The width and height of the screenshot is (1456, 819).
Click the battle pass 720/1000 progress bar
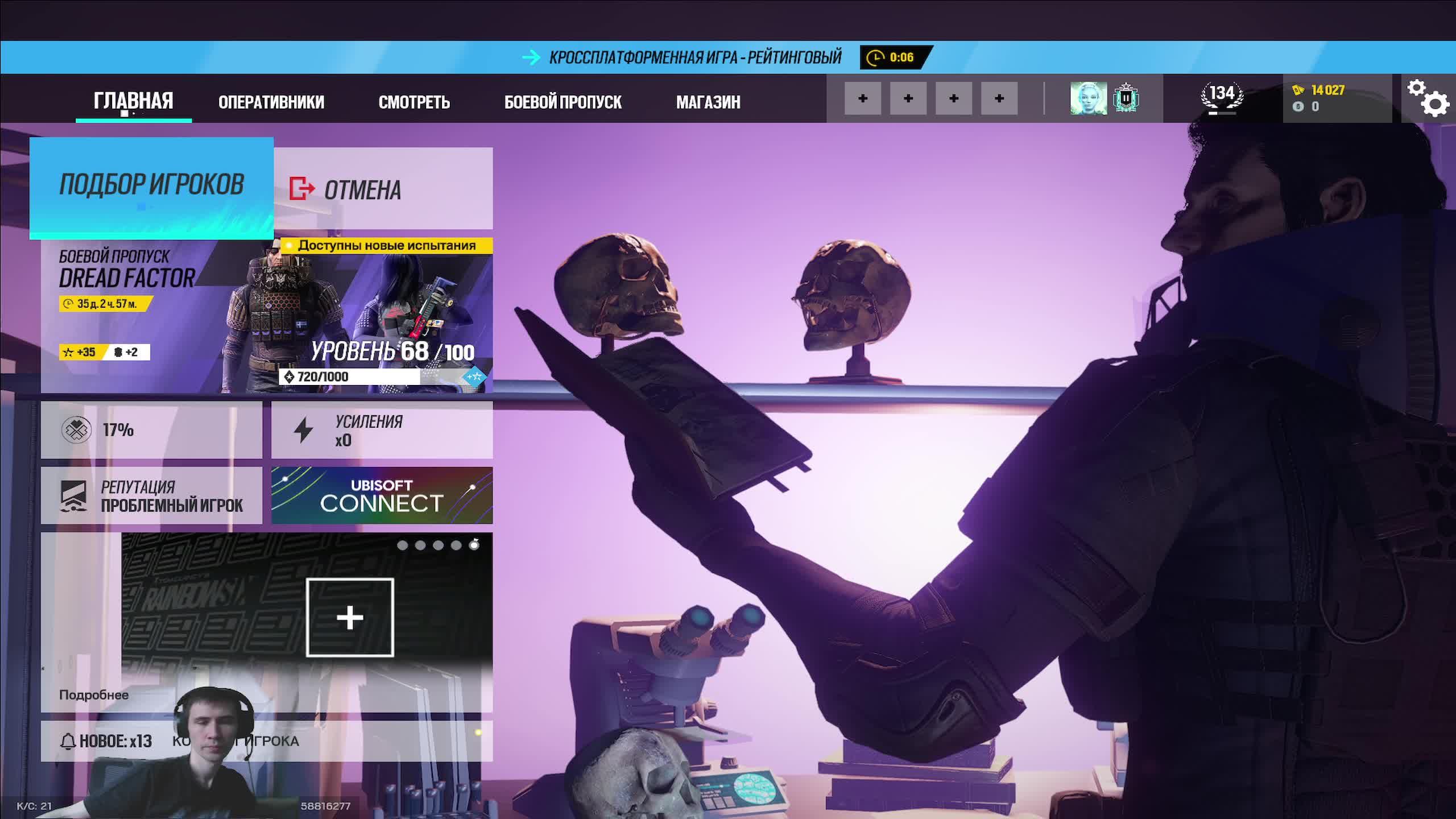(364, 377)
